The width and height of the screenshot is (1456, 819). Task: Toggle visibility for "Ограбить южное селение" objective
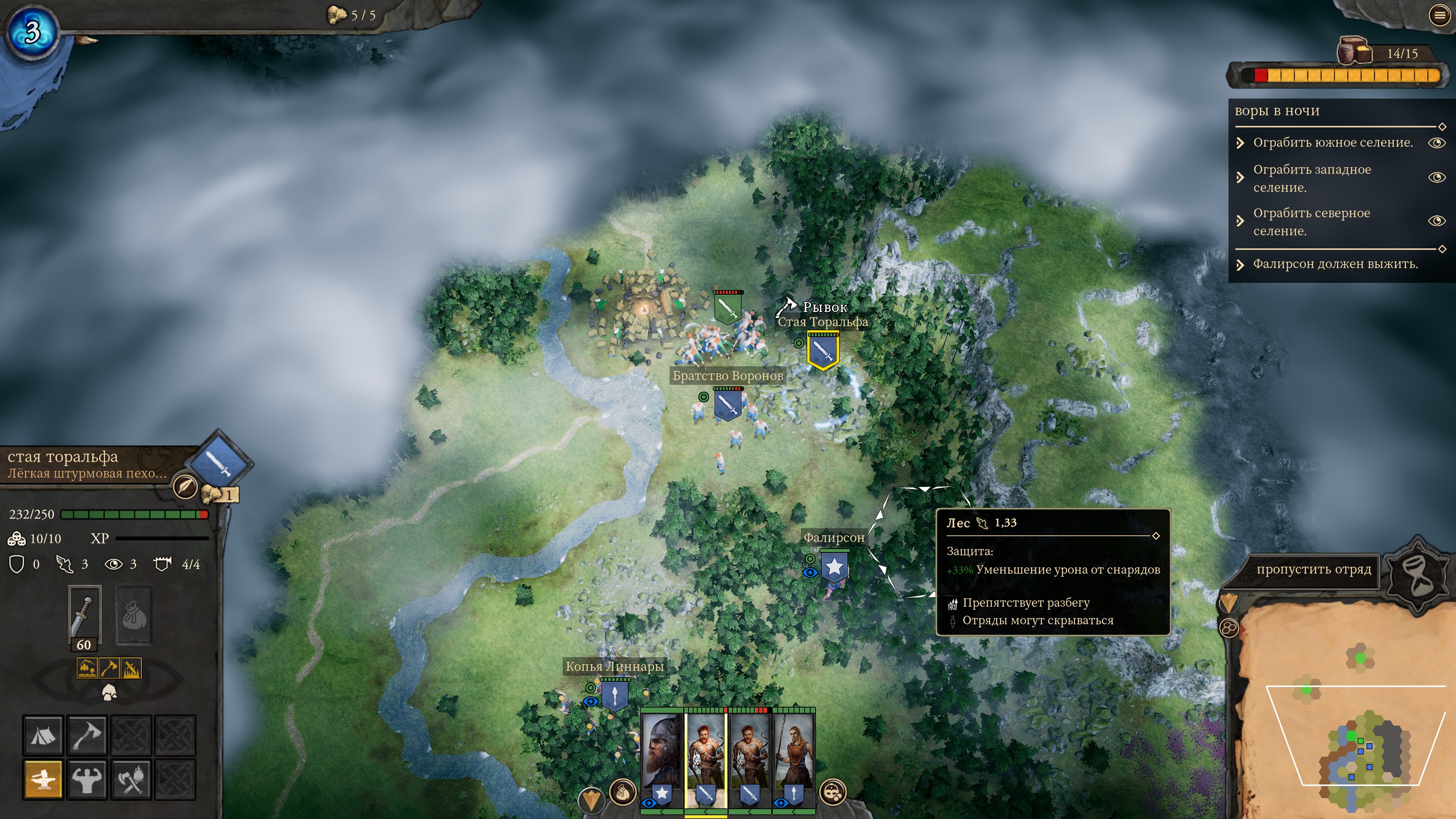pyautogui.click(x=1437, y=143)
